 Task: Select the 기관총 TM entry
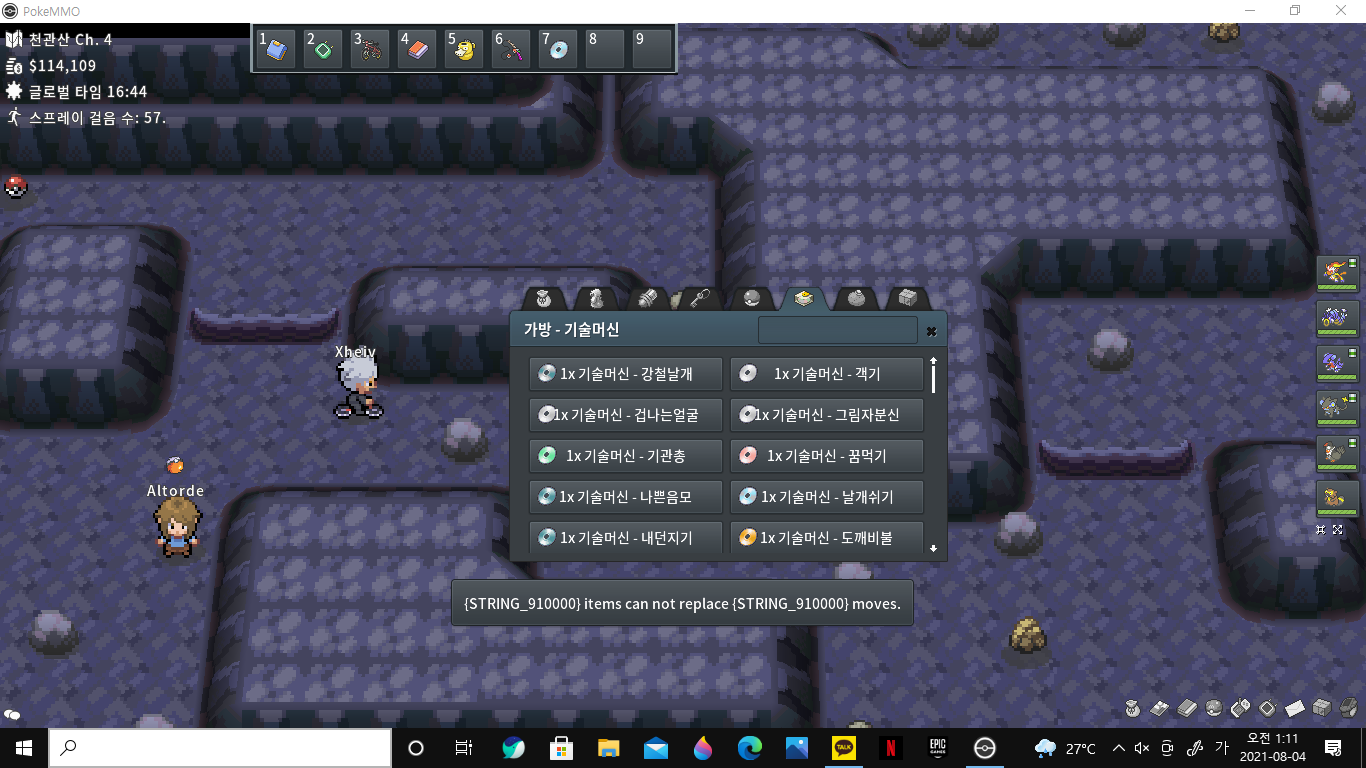pos(626,456)
